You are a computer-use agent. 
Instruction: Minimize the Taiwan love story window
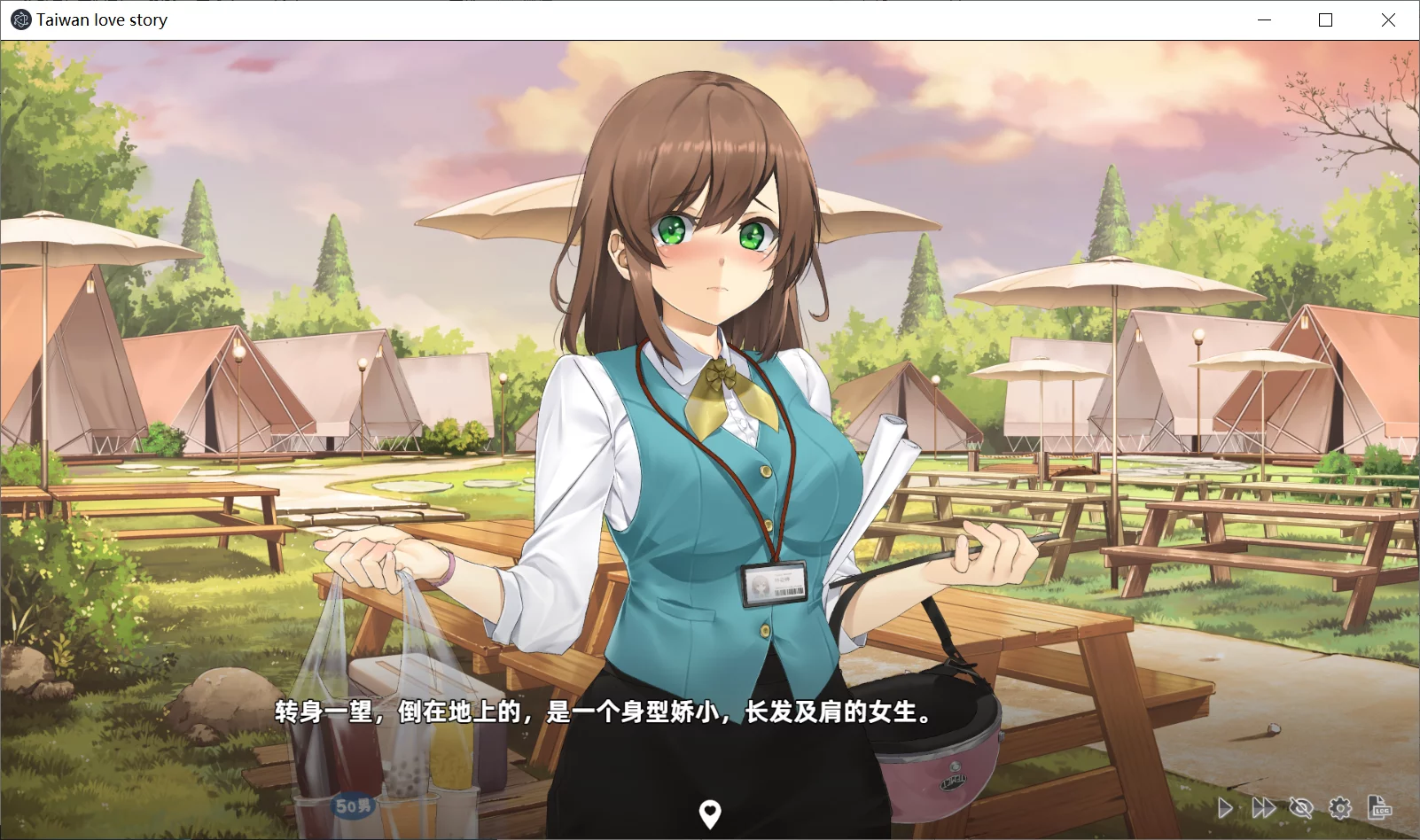[1264, 19]
